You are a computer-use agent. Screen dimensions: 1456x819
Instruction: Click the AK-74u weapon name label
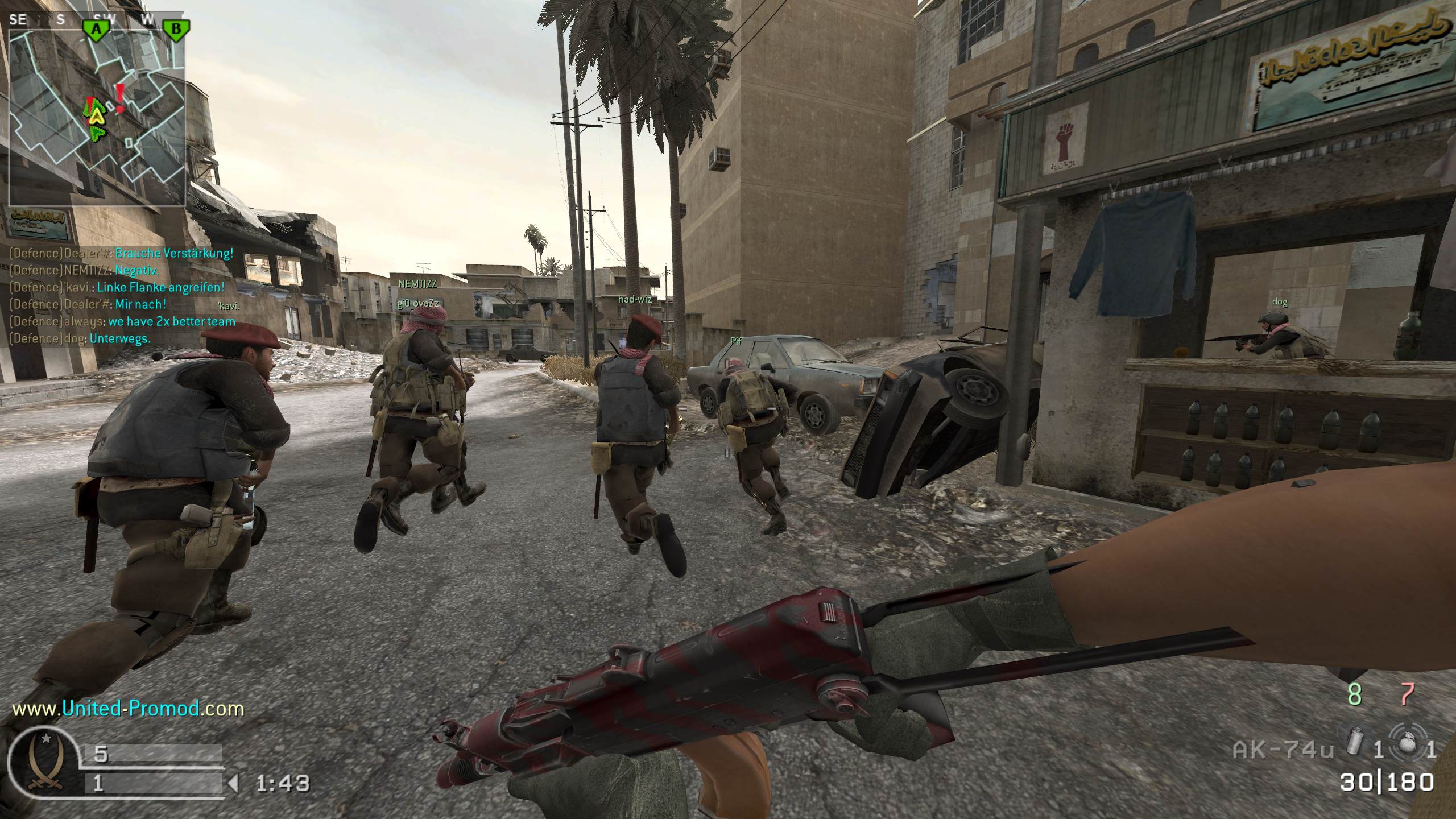[1283, 750]
